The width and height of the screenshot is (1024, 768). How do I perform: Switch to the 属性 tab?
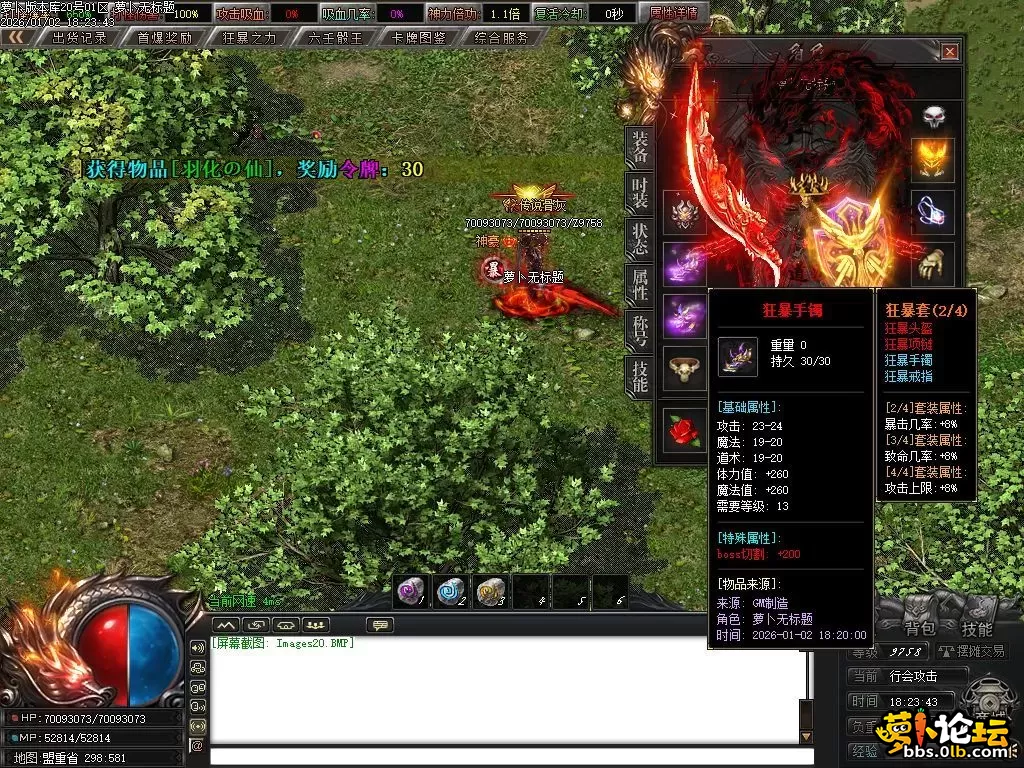(639, 285)
